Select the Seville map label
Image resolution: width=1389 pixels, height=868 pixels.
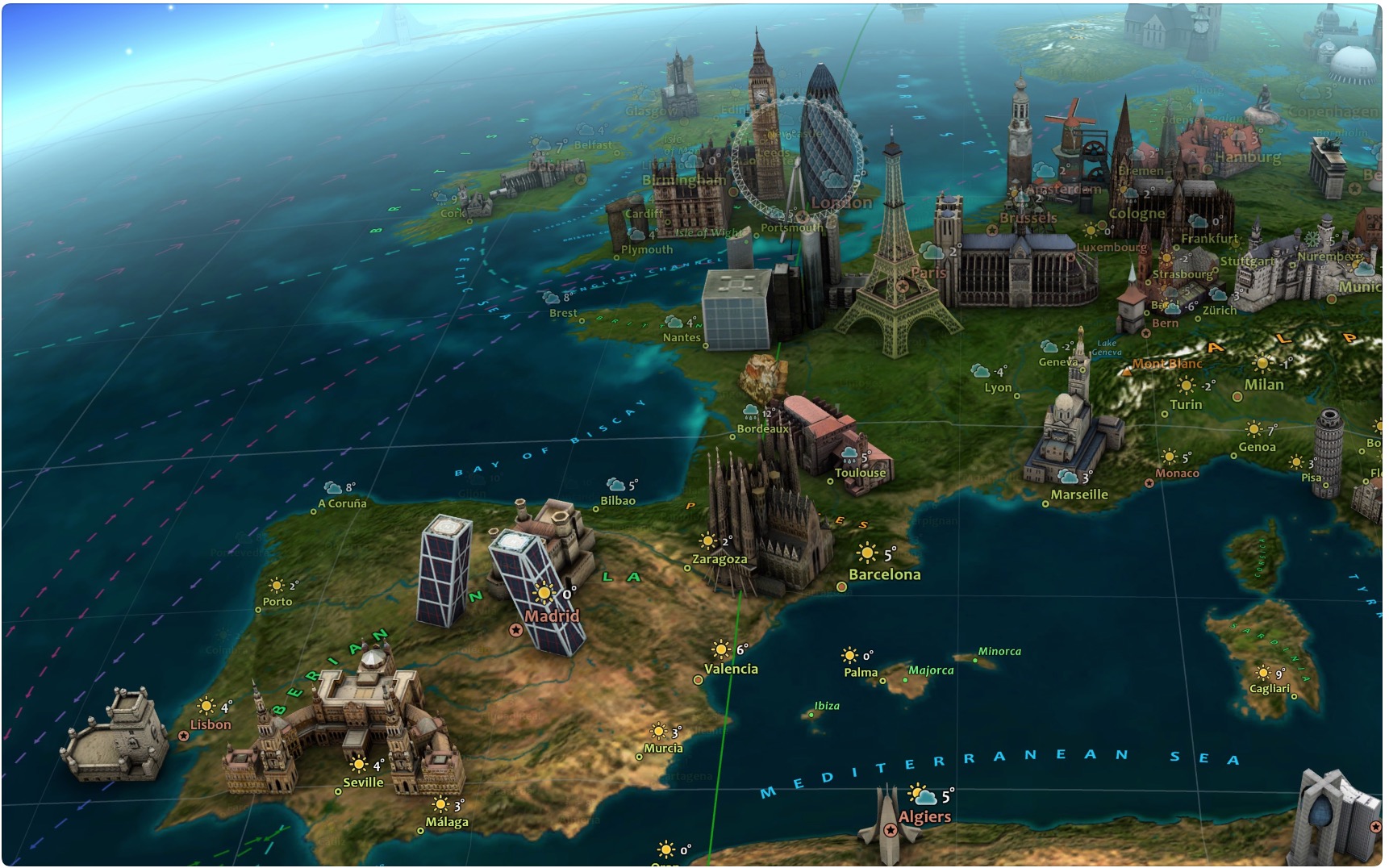[363, 782]
